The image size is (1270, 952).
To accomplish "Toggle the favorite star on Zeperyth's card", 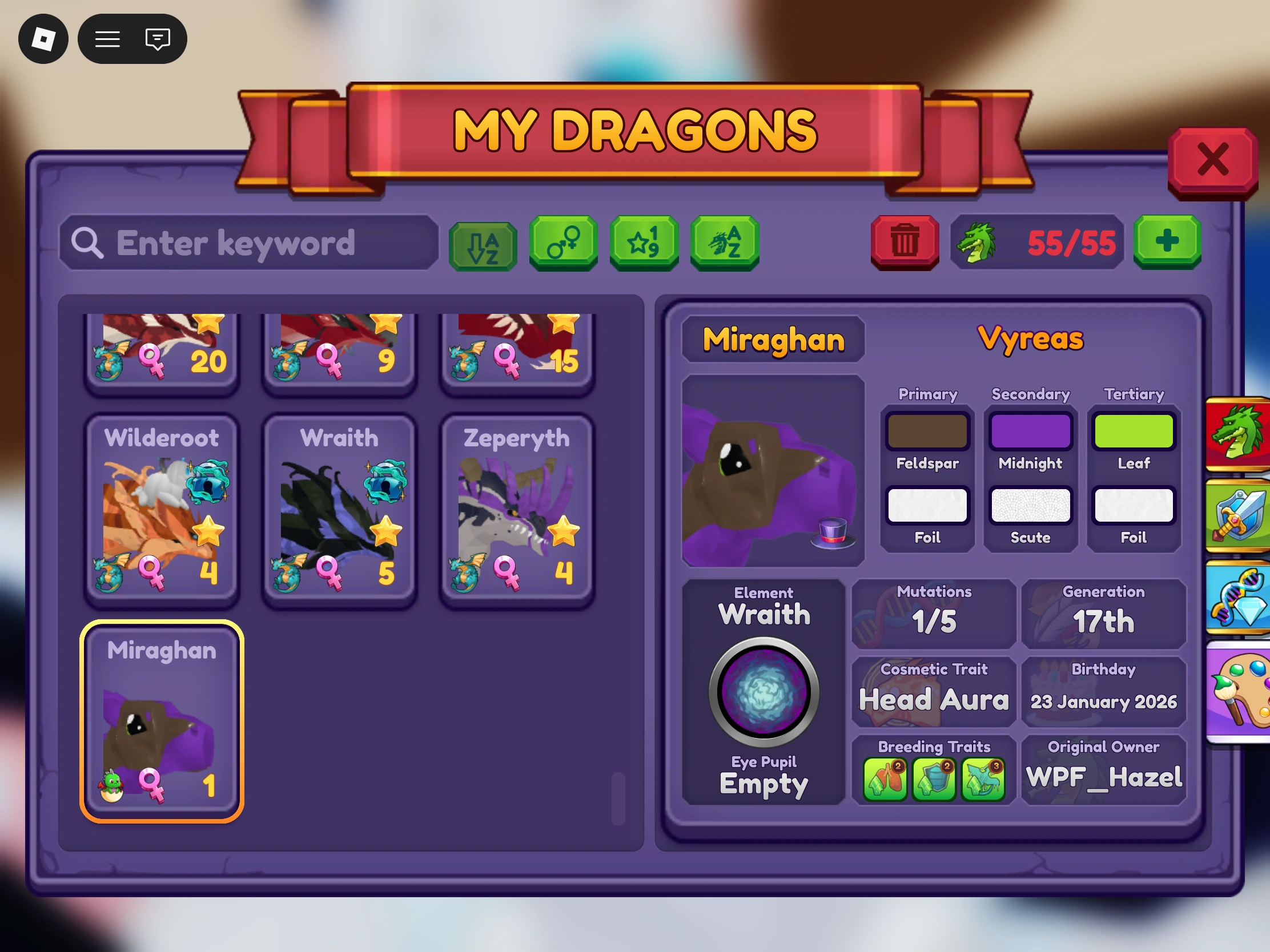I will [565, 531].
